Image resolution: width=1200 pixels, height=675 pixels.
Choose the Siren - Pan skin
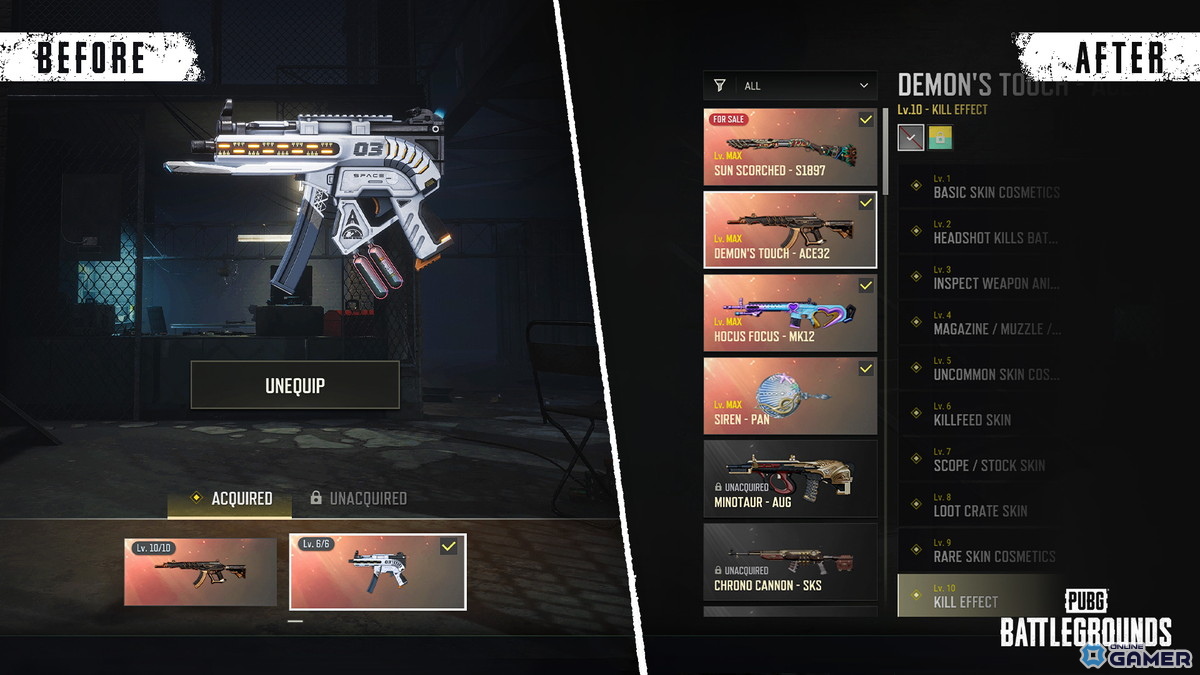790,396
